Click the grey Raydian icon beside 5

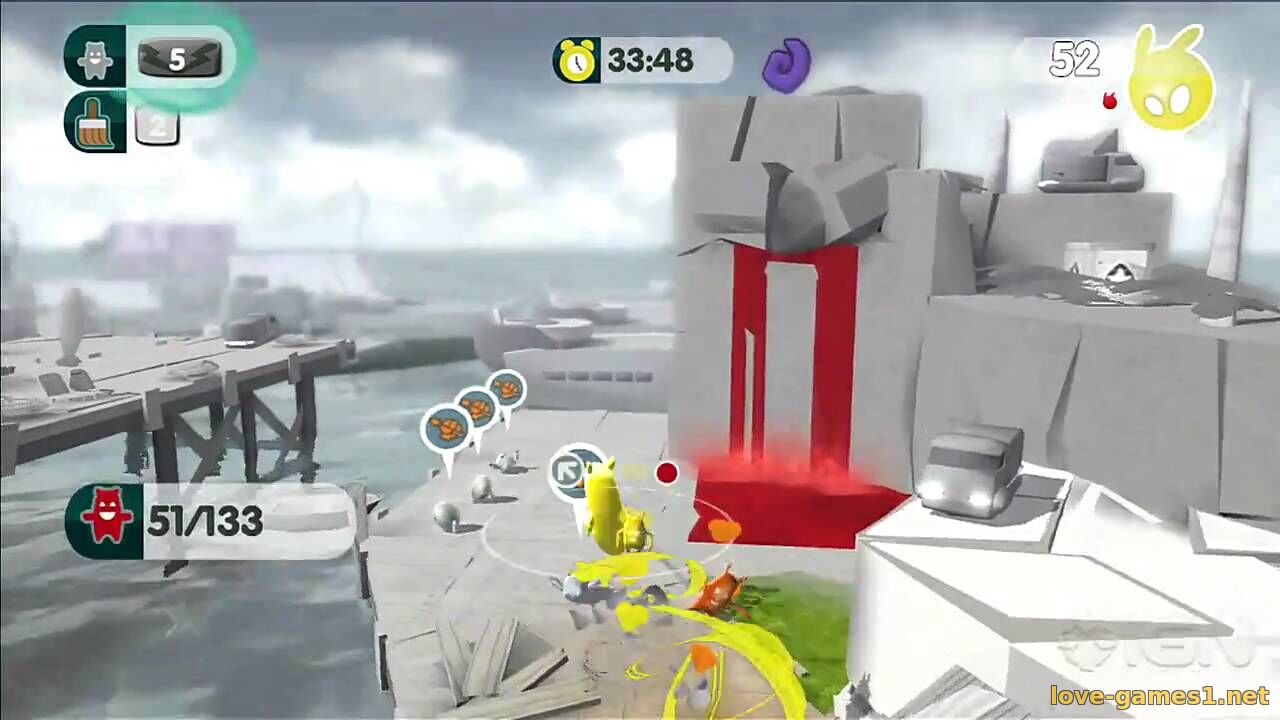(95, 57)
